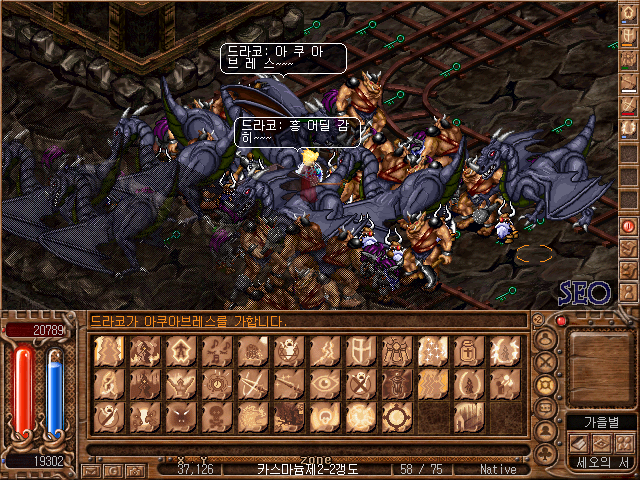Viewport: 640px width, 480px height.
Task: Use the potion jar skill icon
Action: 466,349
